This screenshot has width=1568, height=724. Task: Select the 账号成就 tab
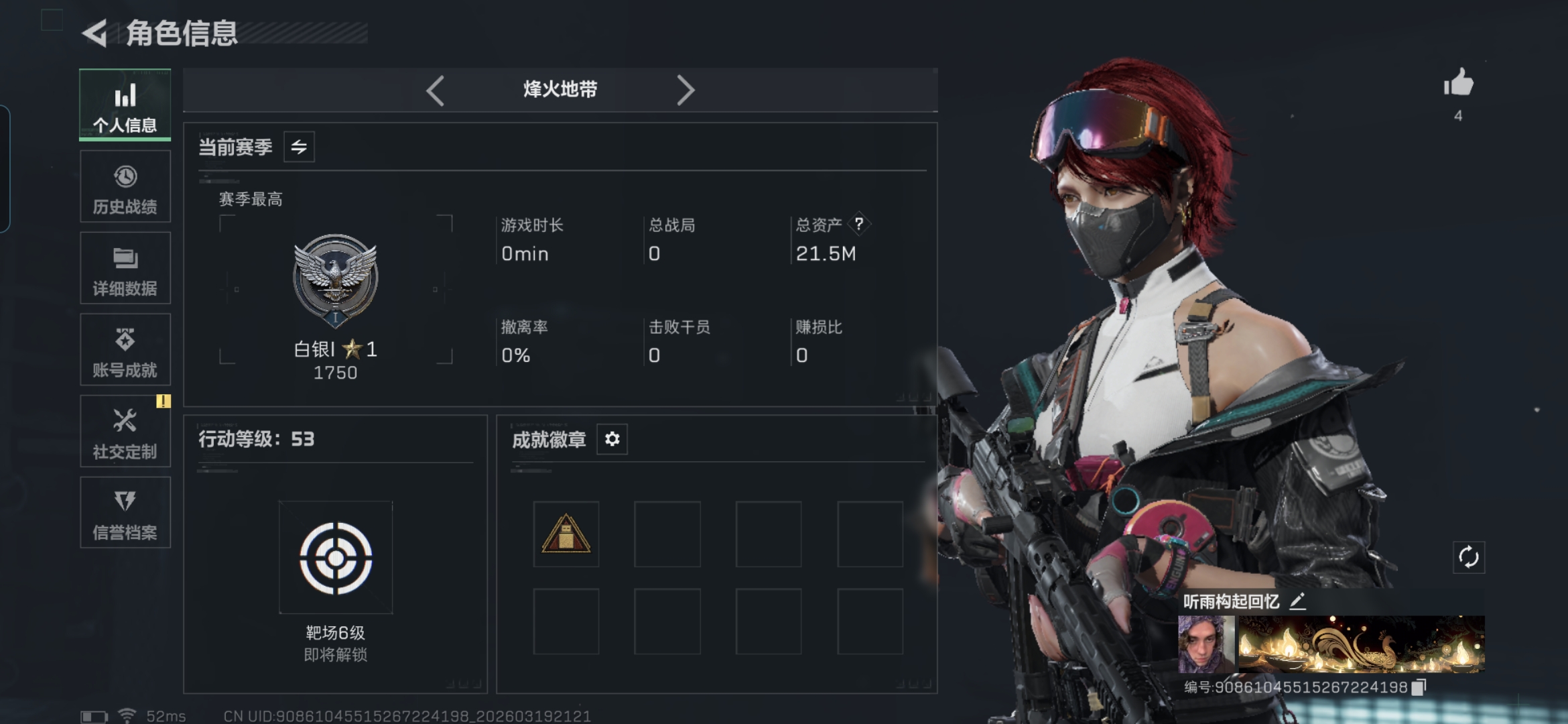pyautogui.click(x=125, y=350)
